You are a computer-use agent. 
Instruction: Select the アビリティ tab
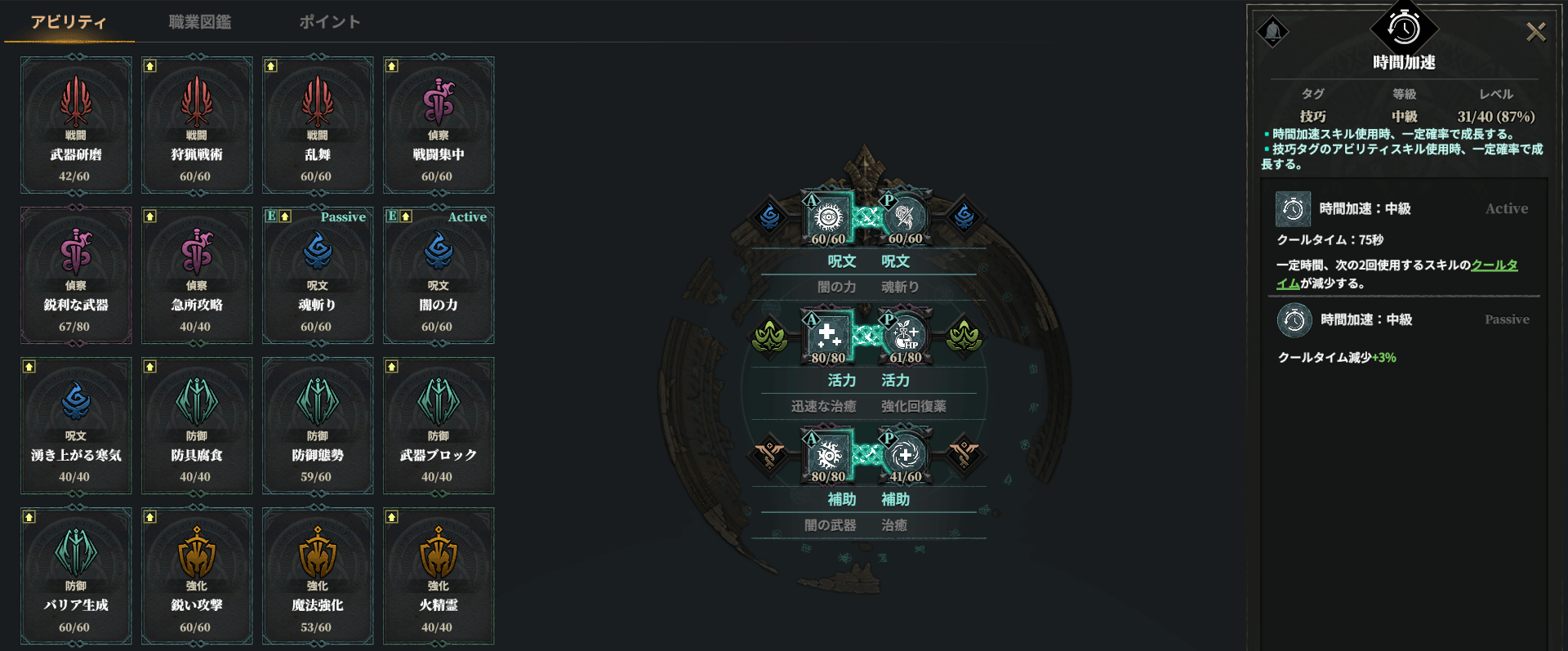click(69, 22)
